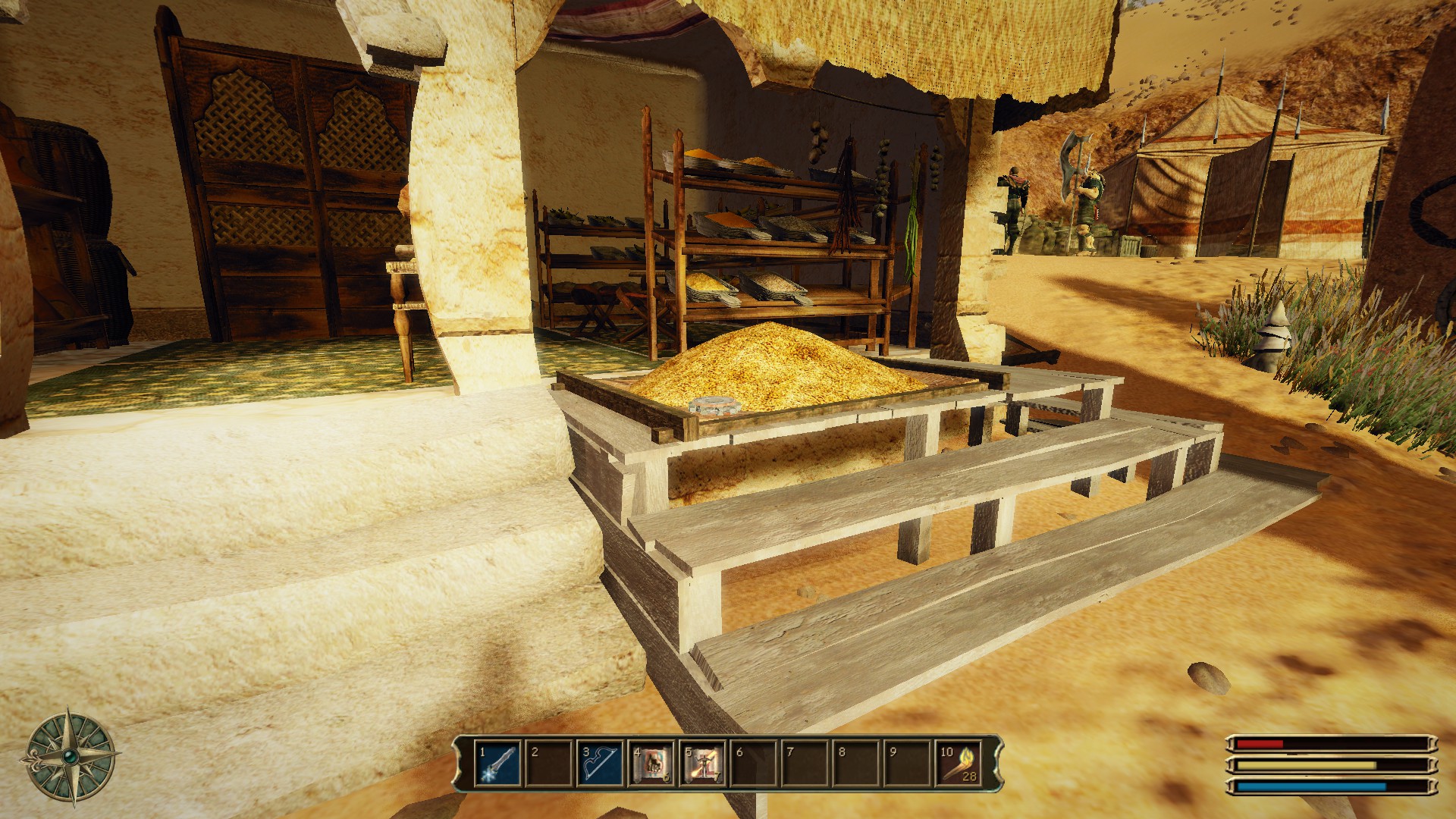Select the sword in hotbar slot 1

[498, 763]
